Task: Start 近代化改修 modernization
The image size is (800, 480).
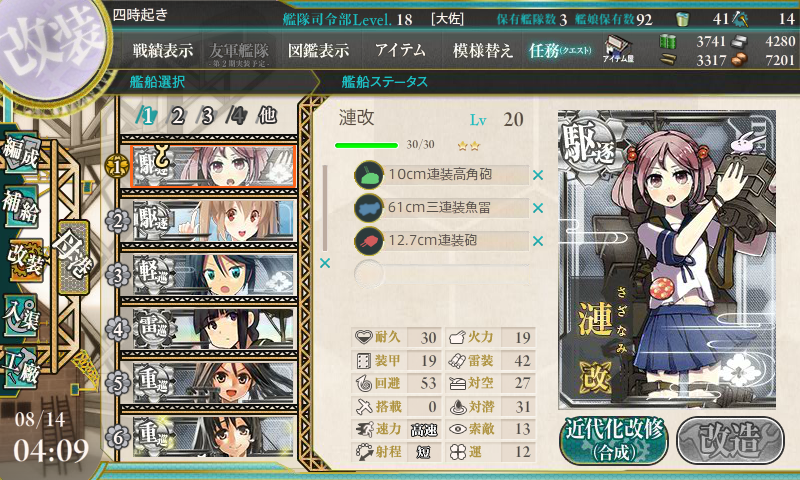Action: [613, 439]
